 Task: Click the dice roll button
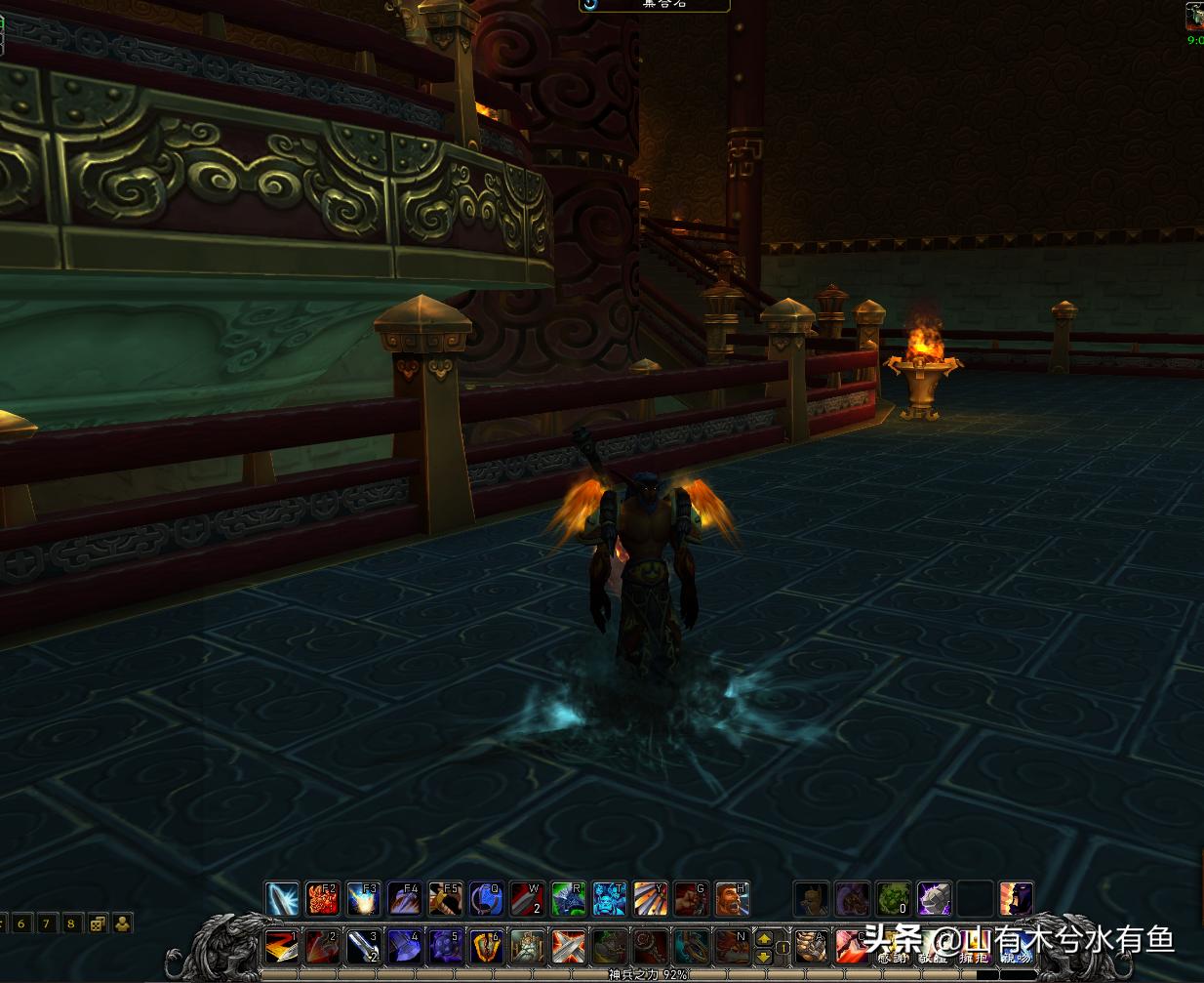point(99,922)
